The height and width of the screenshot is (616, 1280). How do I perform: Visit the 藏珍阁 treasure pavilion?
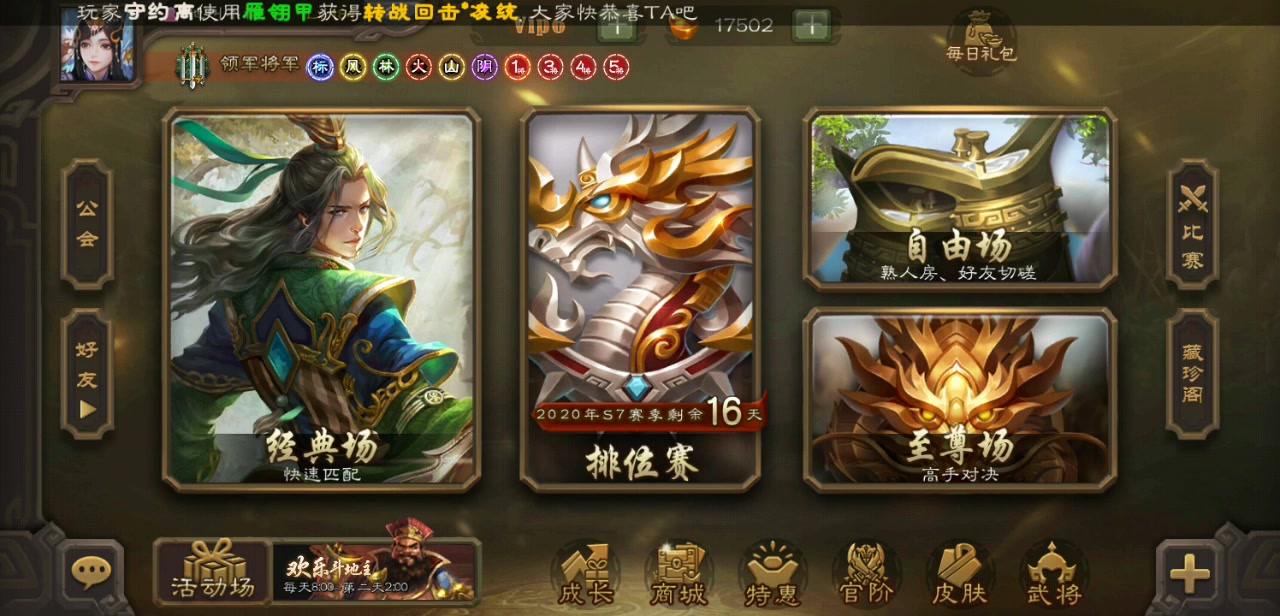(1192, 374)
